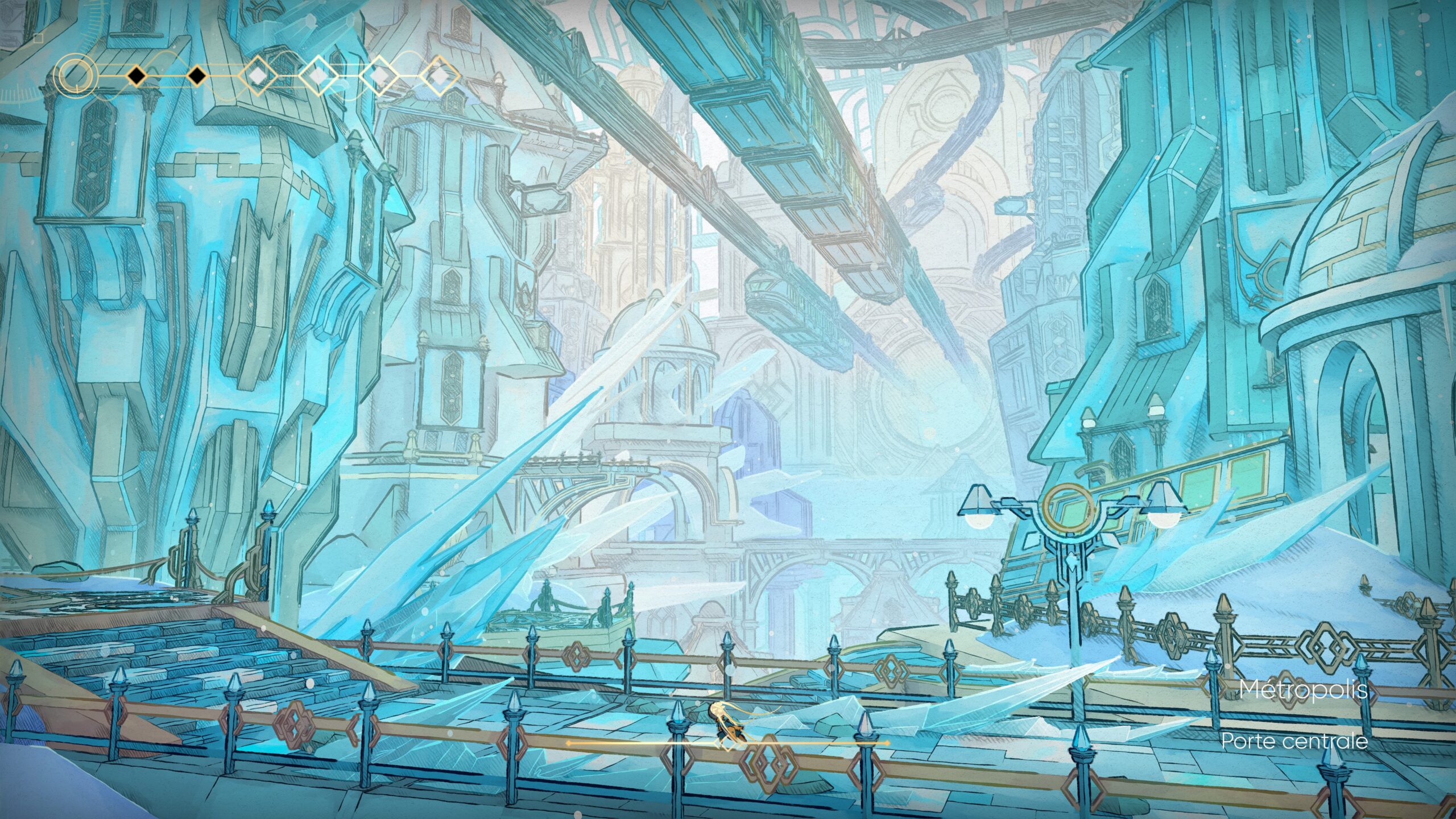Click the second filled black diamond marker
This screenshot has width=1456, height=819.
(x=196, y=75)
